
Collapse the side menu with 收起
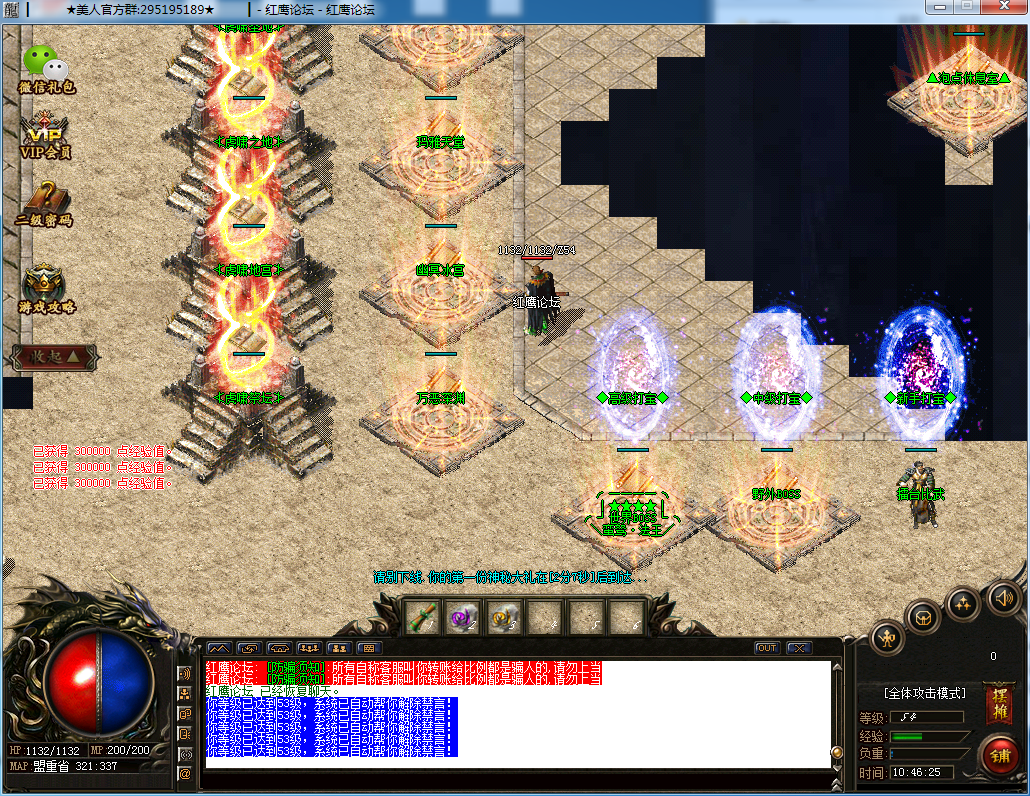click(x=55, y=356)
